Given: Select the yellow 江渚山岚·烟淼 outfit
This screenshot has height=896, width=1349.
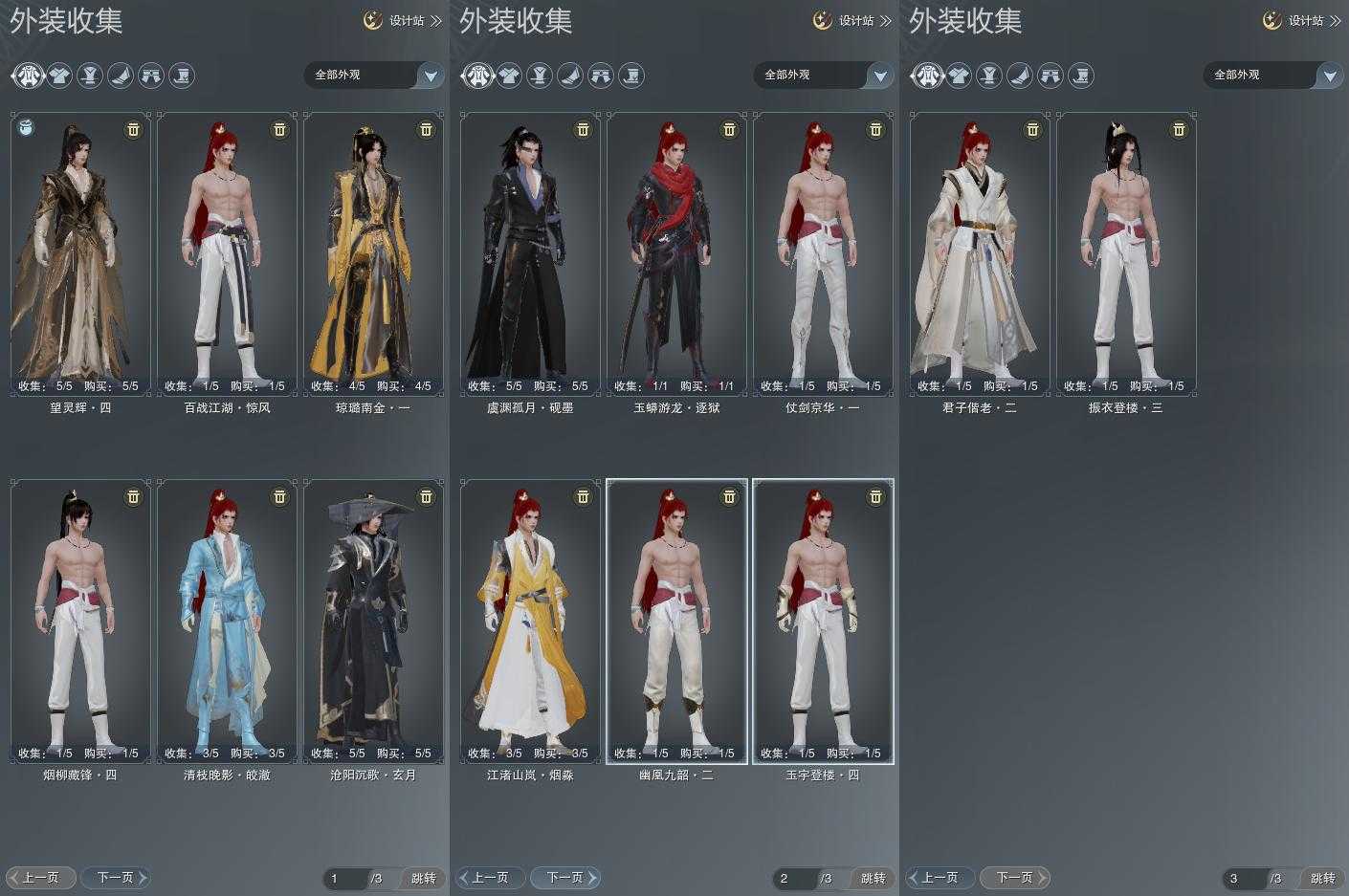Looking at the screenshot, I should point(530,622).
